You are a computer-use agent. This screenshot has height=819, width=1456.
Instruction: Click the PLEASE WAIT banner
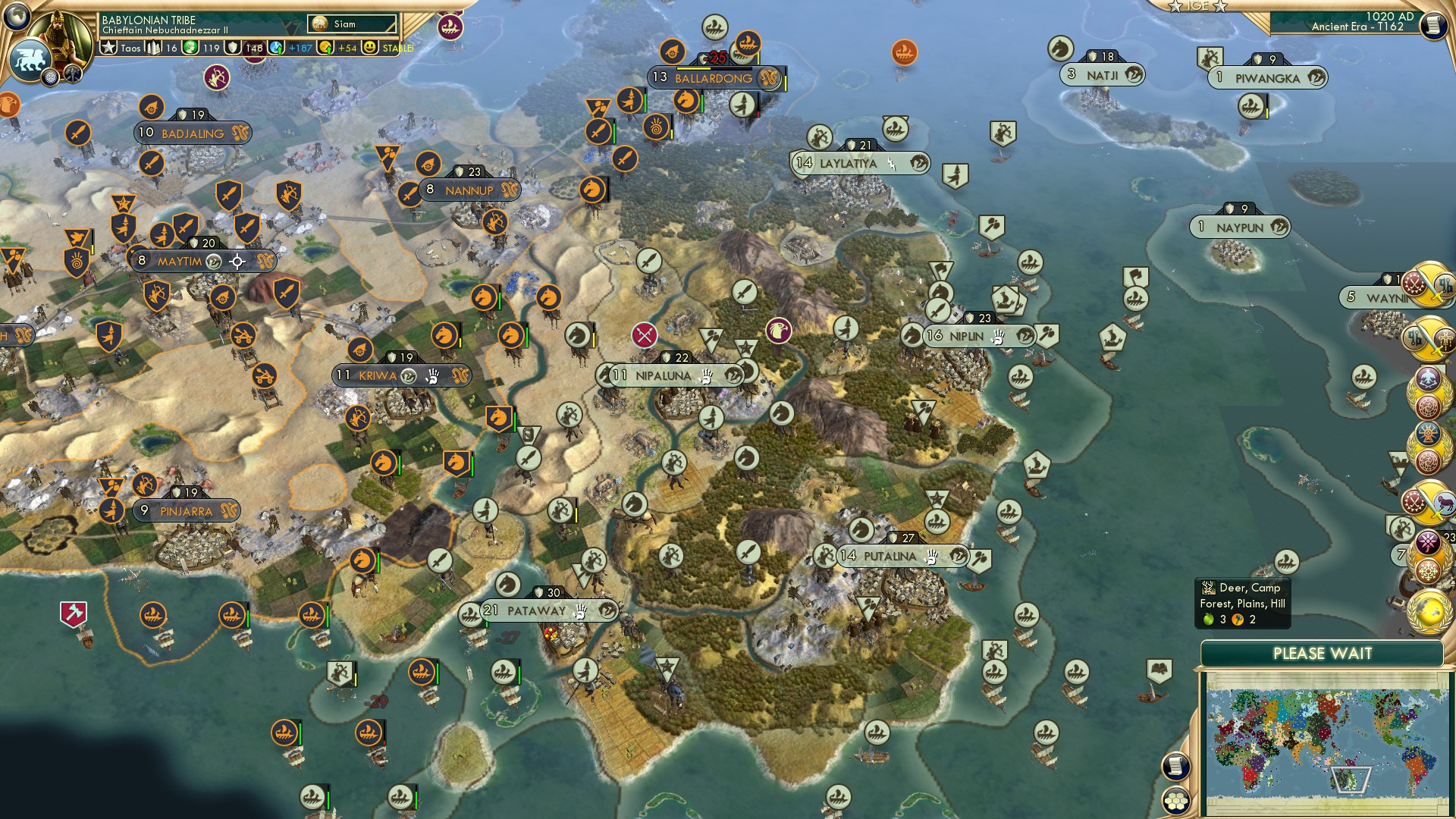pos(1323,652)
